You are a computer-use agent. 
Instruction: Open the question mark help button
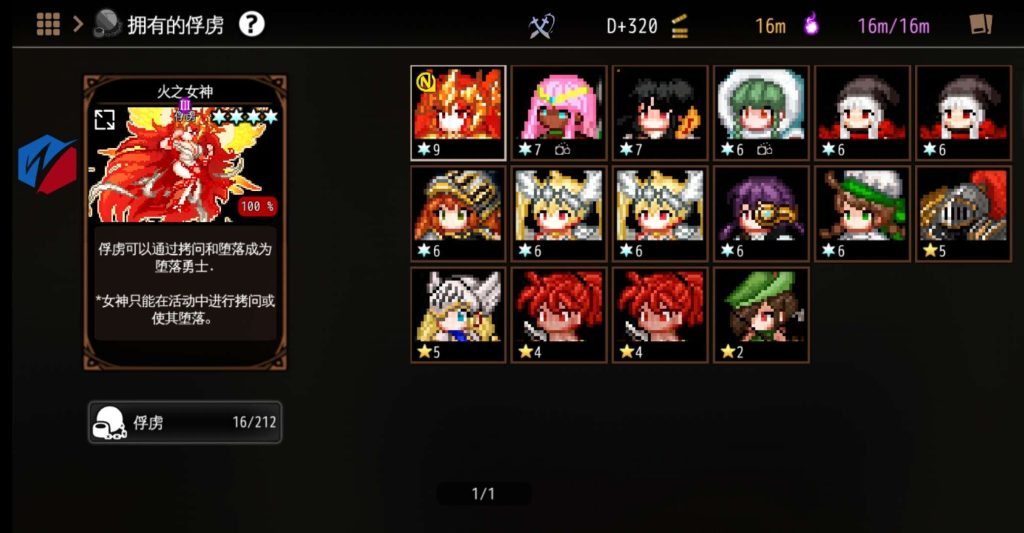(252, 24)
